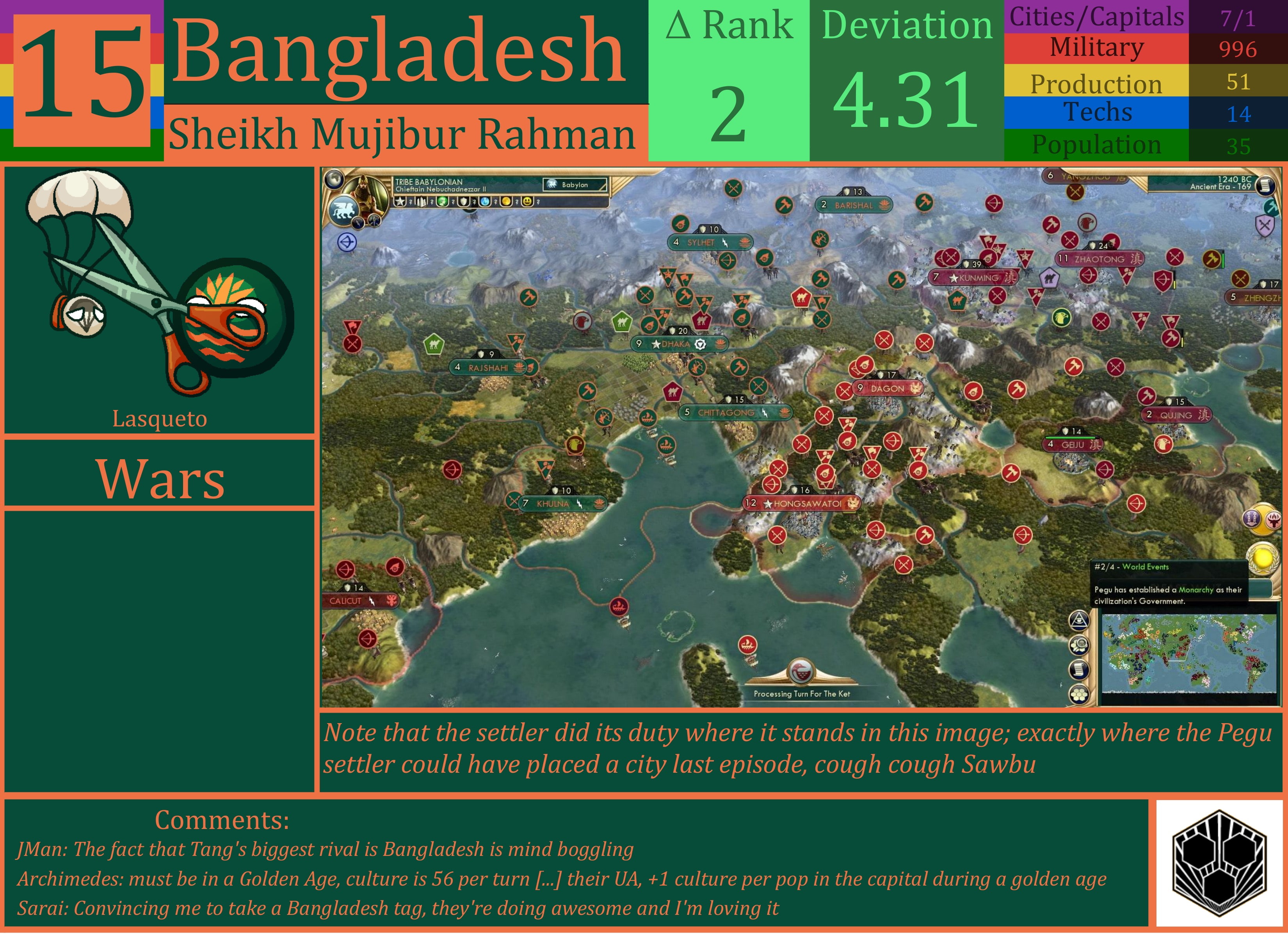1288x934 pixels.
Task: Click the golden age medal notification icon
Action: tap(1263, 558)
